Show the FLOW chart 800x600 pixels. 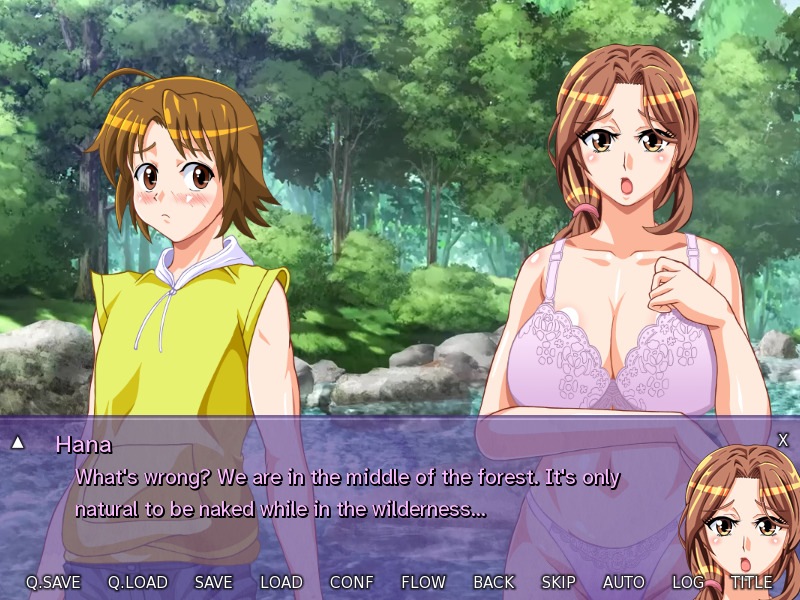click(x=423, y=582)
